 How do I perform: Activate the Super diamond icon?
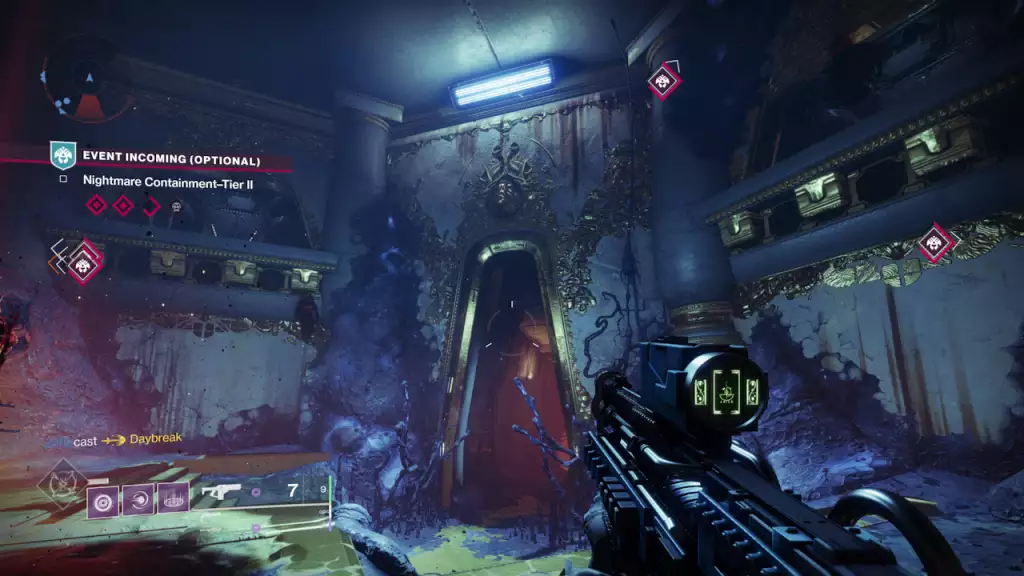point(58,481)
